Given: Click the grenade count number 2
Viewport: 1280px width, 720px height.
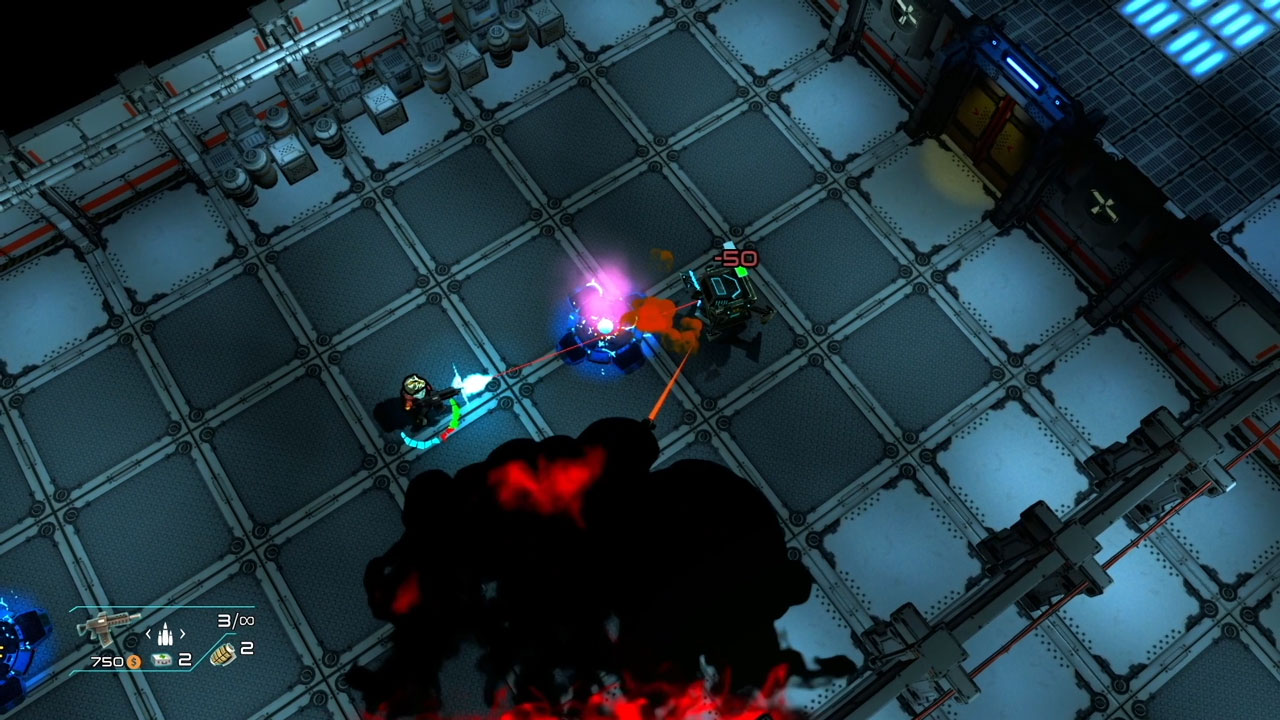Looking at the screenshot, I should coord(247,650).
